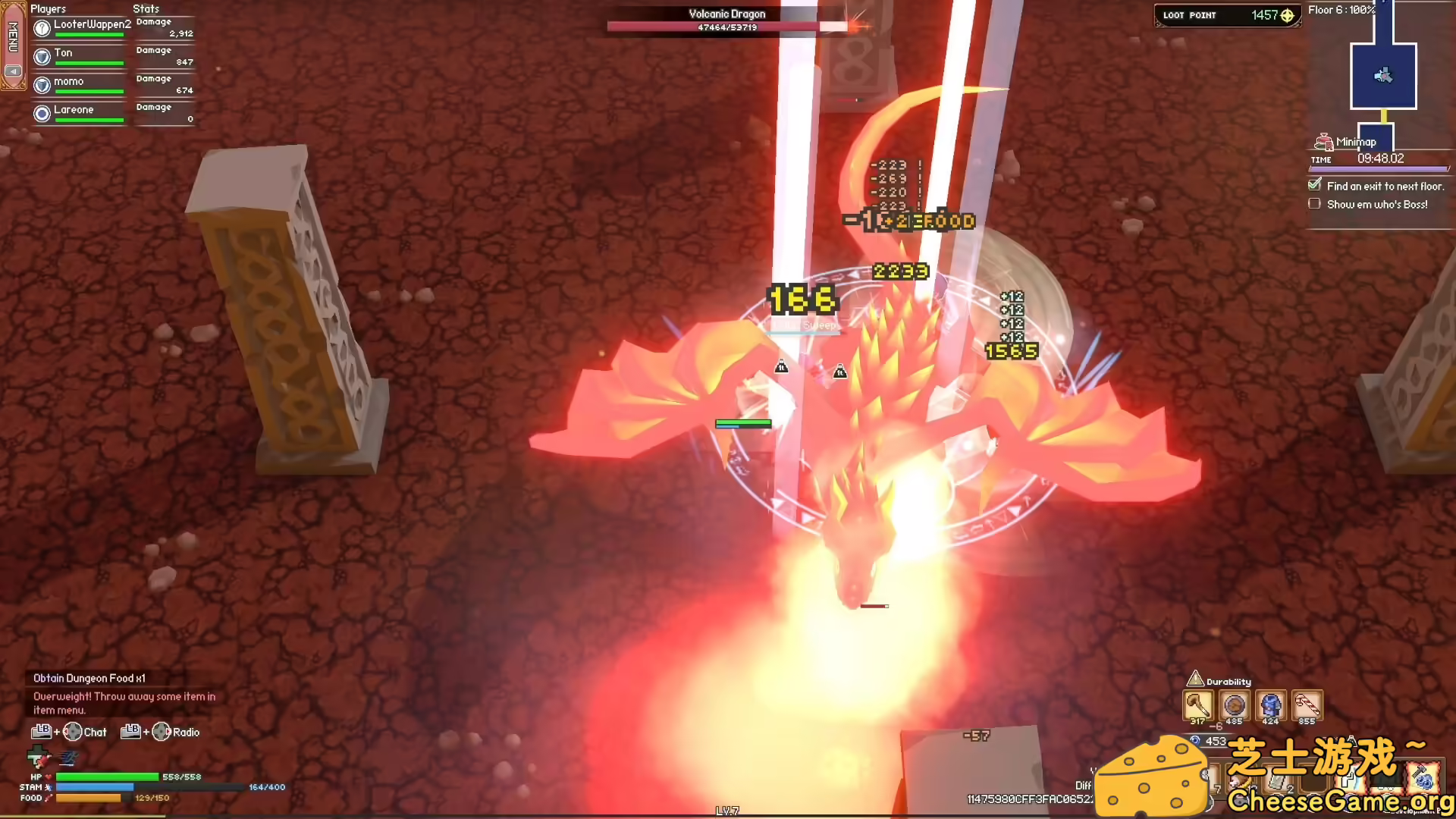Click the shield icon showing 485 durability

(x=1235, y=705)
